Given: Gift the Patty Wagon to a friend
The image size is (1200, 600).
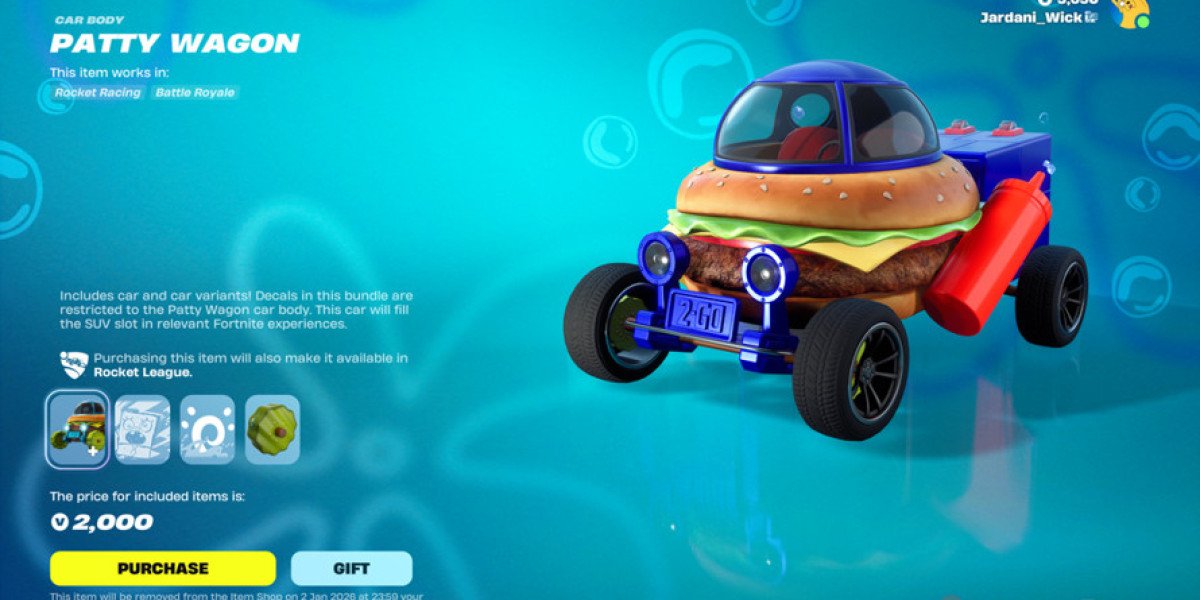Looking at the screenshot, I should (x=351, y=568).
